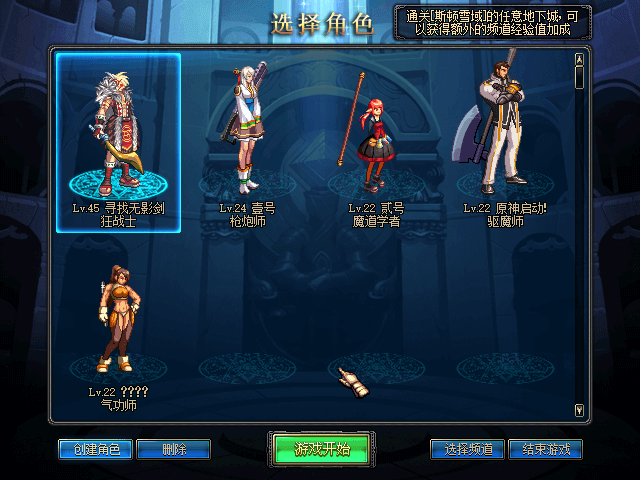The image size is (640, 480).
Task: Click the scrollbar down arrow
Action: tap(579, 410)
